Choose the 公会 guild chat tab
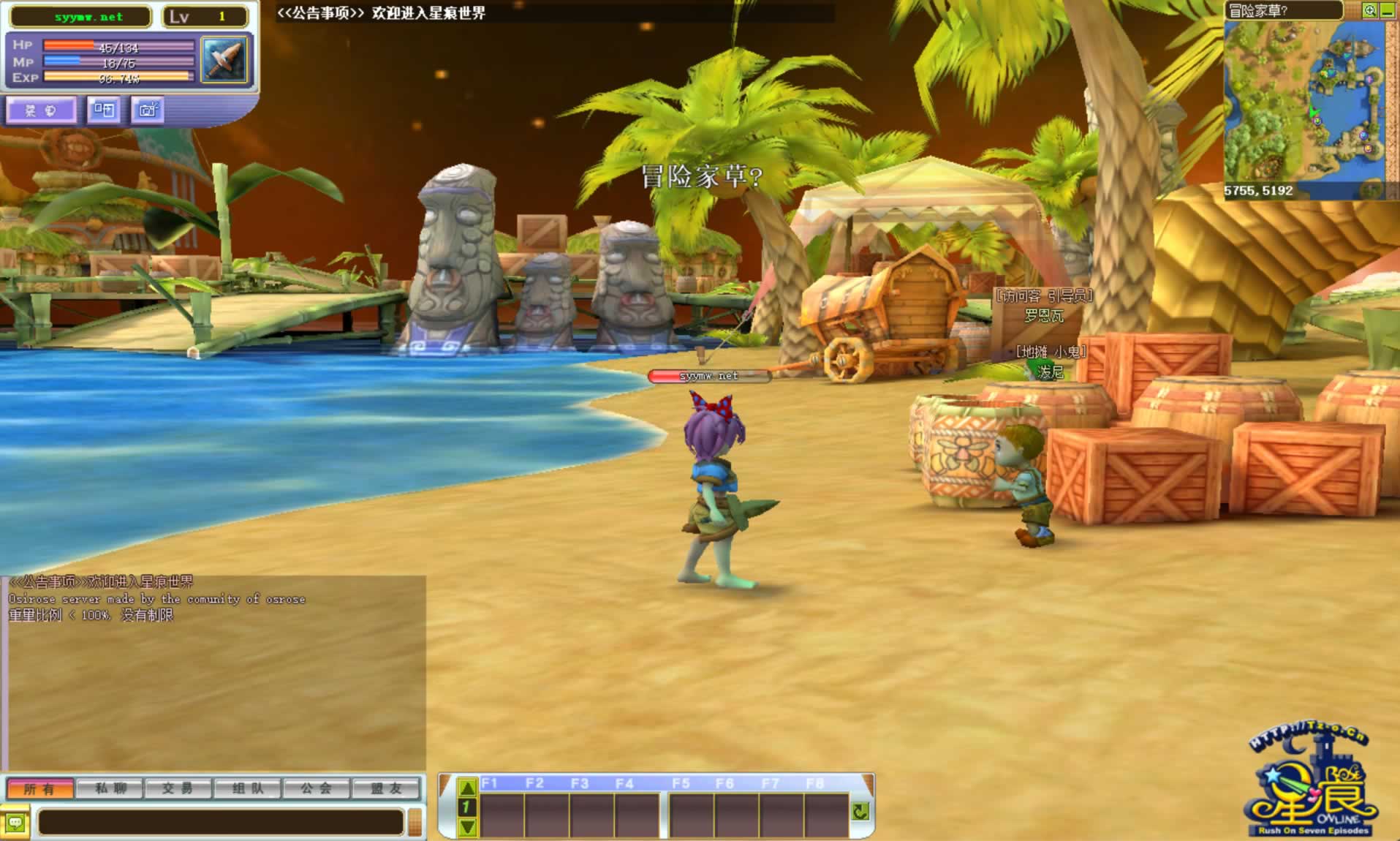The height and width of the screenshot is (841, 1400). 316,788
